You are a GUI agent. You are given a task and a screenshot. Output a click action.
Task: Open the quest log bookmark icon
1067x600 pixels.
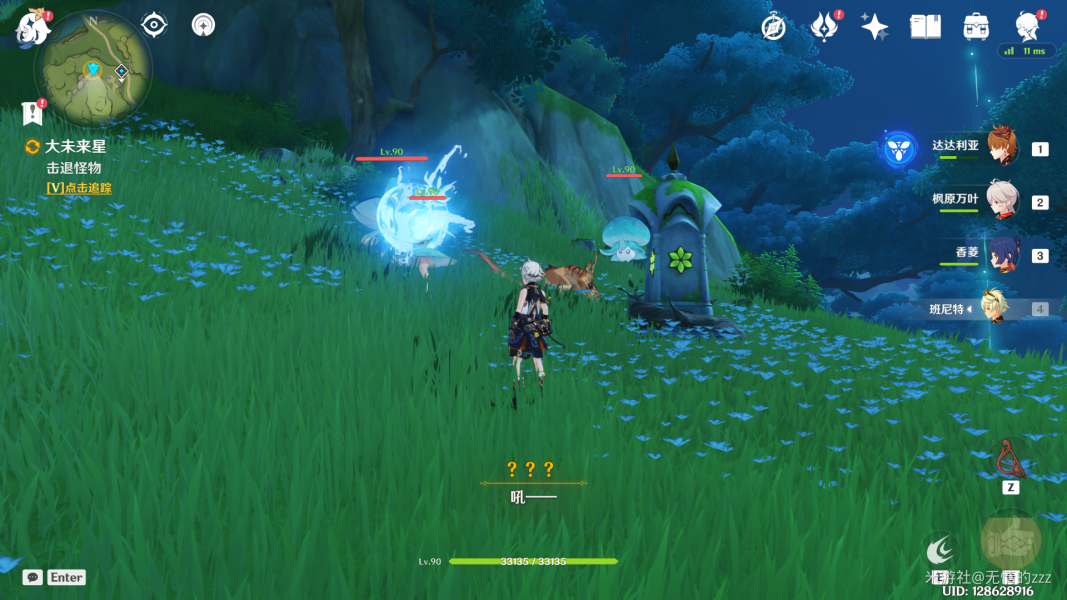click(32, 112)
